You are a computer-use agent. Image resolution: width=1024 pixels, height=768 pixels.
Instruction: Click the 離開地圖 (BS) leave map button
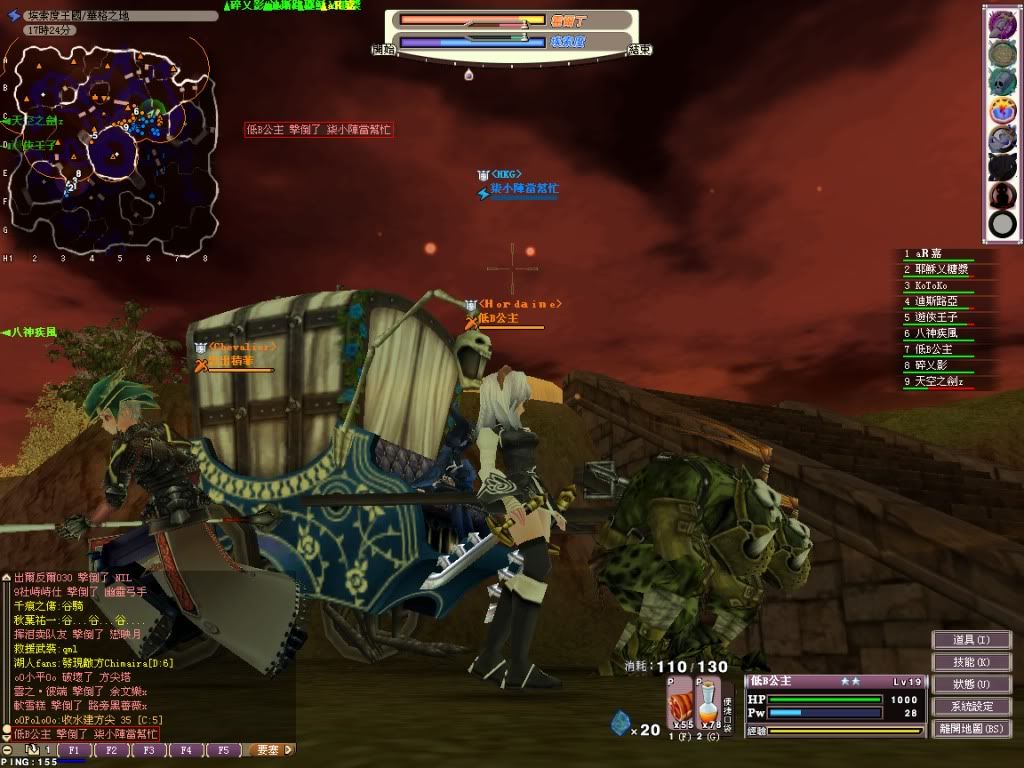[x=971, y=728]
